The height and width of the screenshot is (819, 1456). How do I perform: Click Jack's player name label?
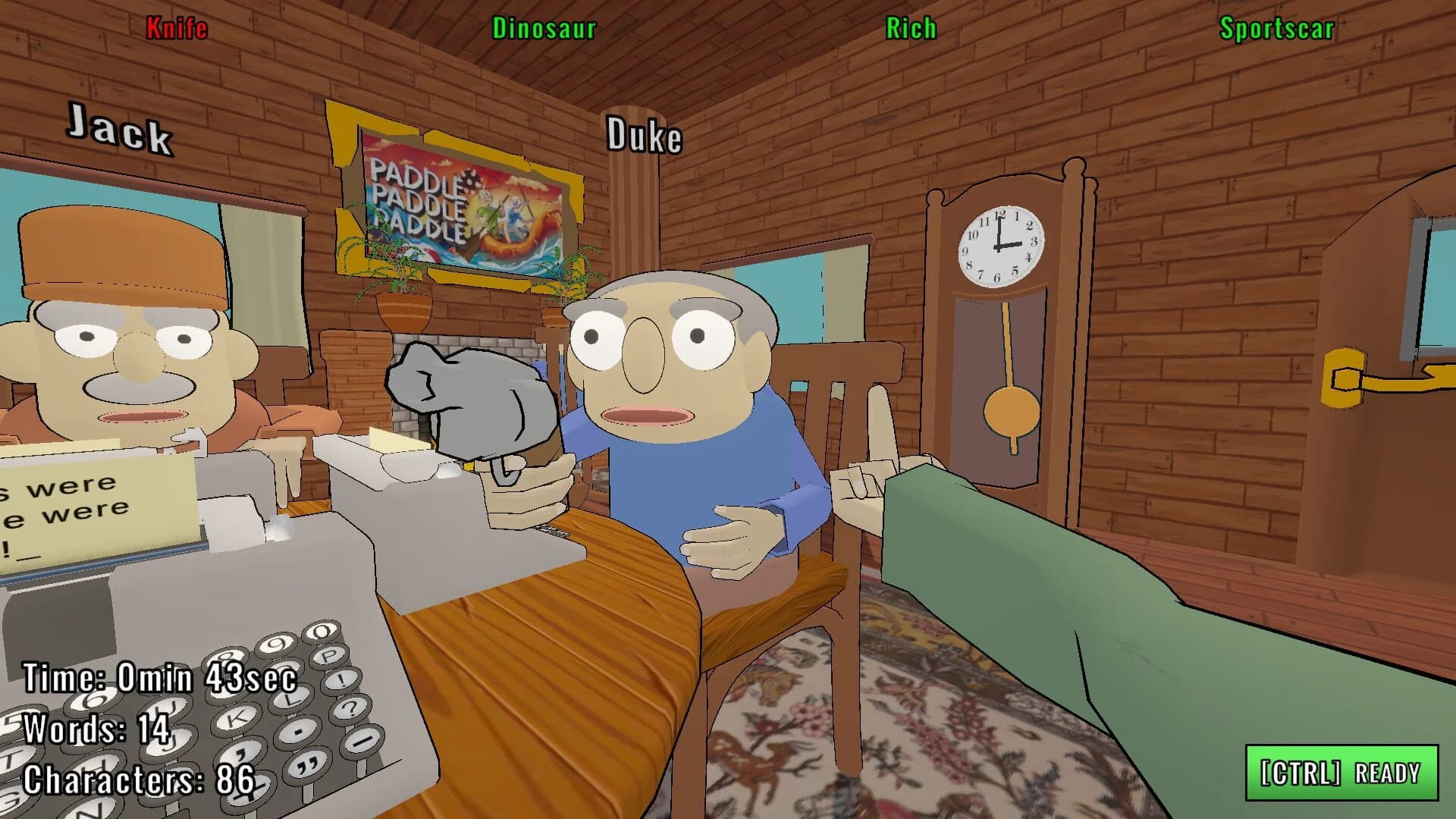(121, 131)
